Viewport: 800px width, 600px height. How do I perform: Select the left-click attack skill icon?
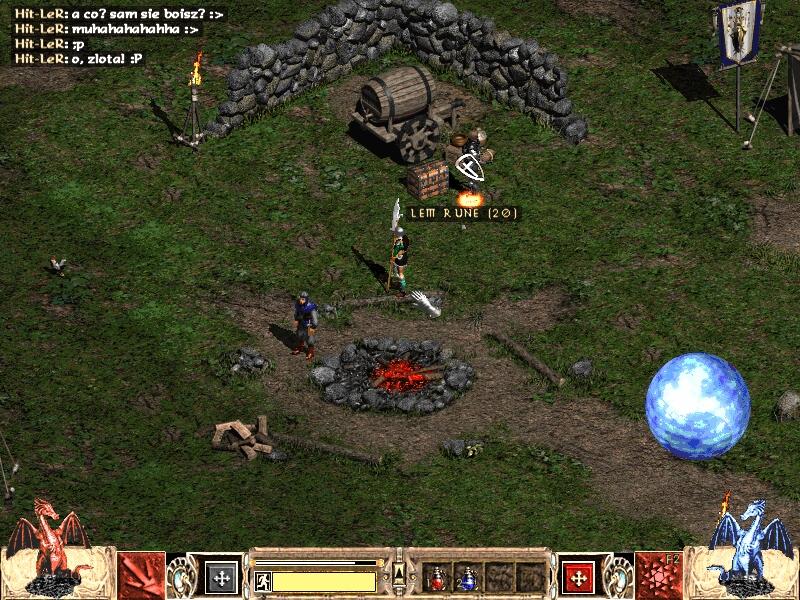141,574
